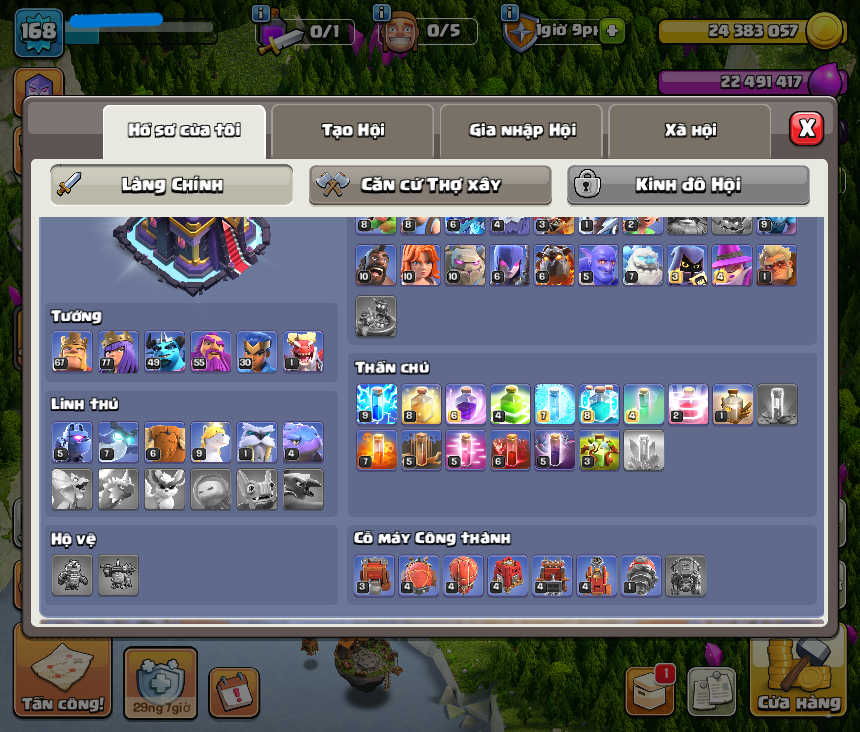Image resolution: width=860 pixels, height=732 pixels.
Task: Choose the Làng Chính profile view
Action: coord(171,185)
